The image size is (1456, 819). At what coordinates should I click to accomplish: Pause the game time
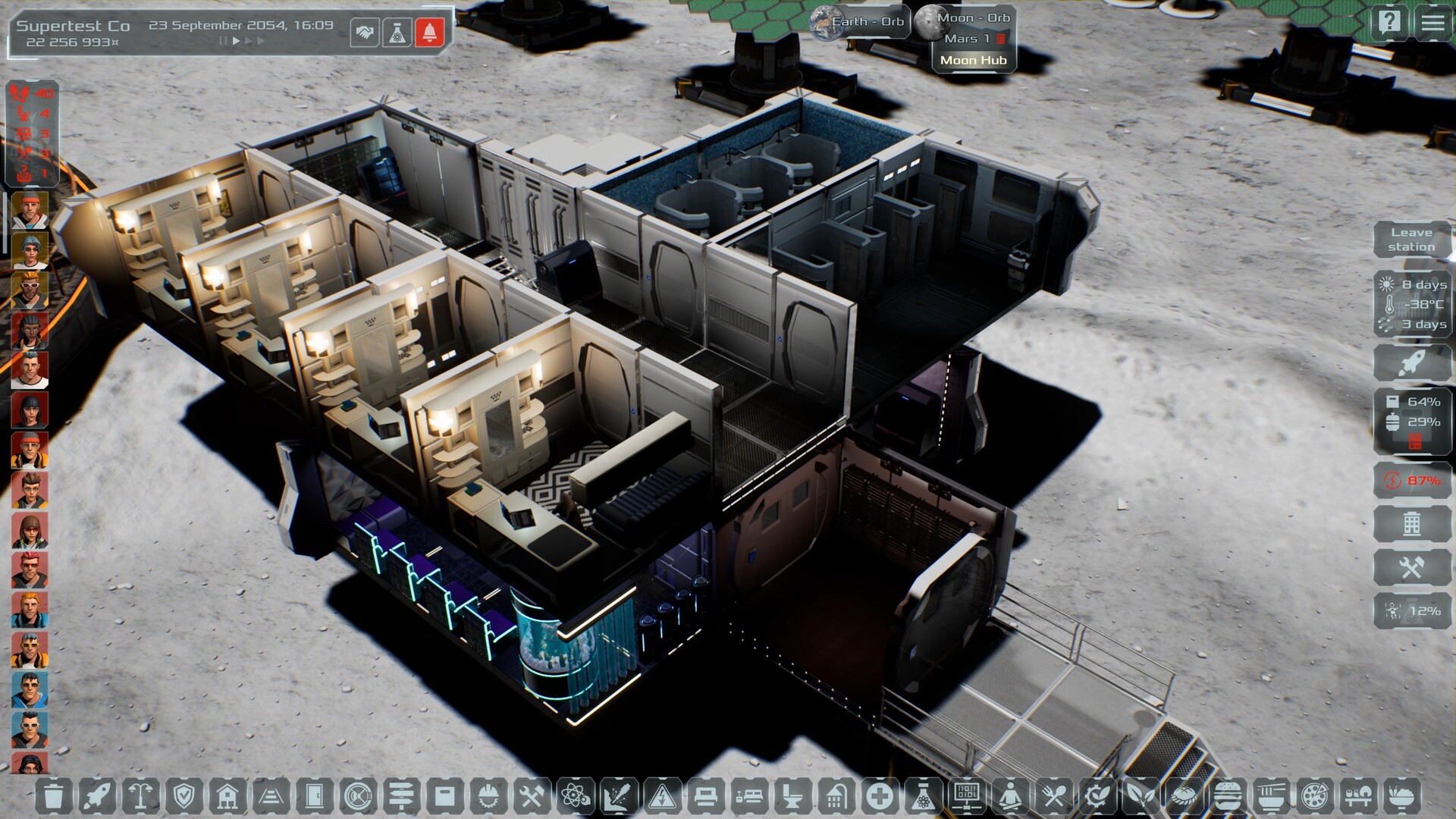pos(223,41)
